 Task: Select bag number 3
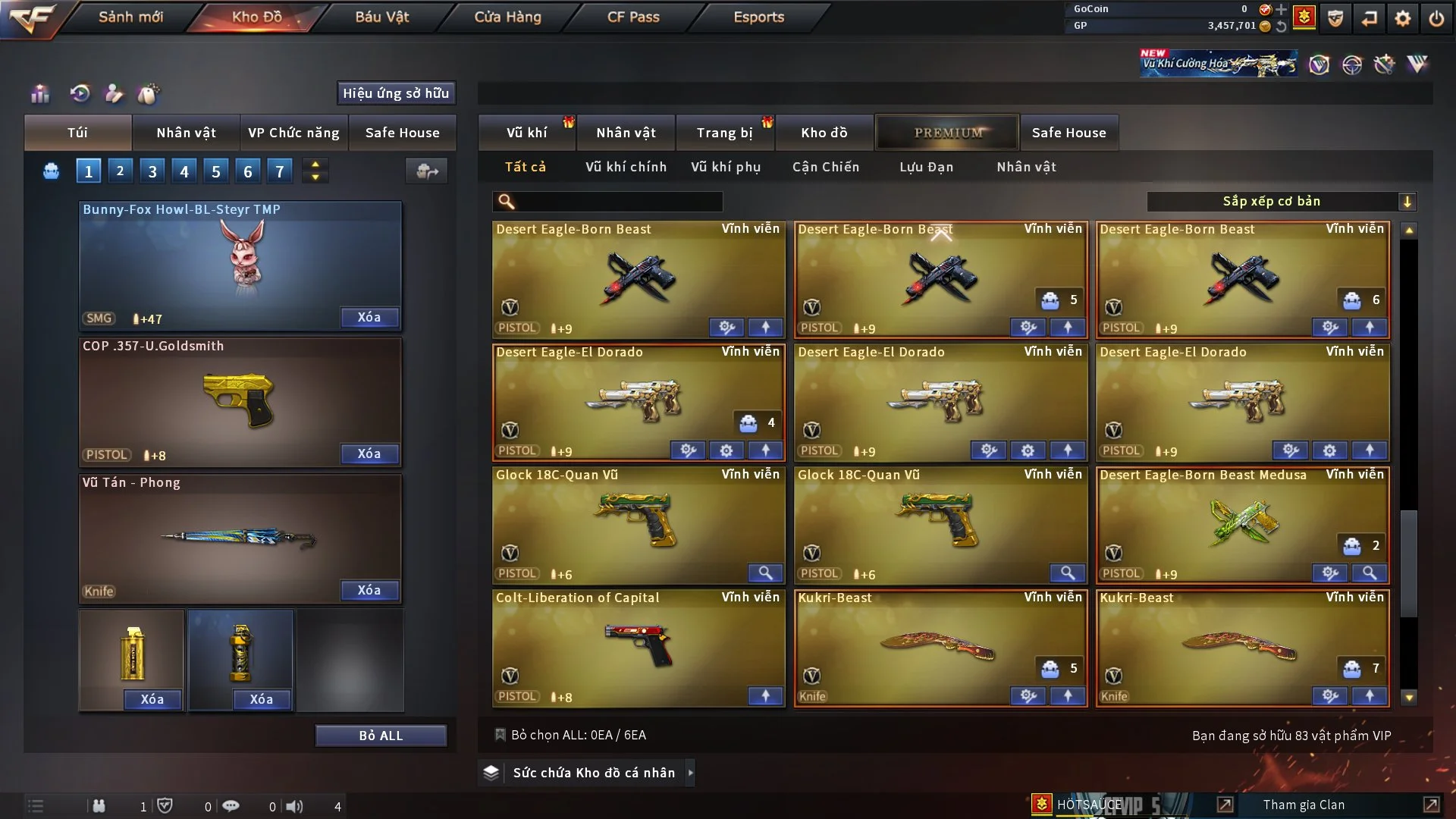pyautogui.click(x=152, y=171)
